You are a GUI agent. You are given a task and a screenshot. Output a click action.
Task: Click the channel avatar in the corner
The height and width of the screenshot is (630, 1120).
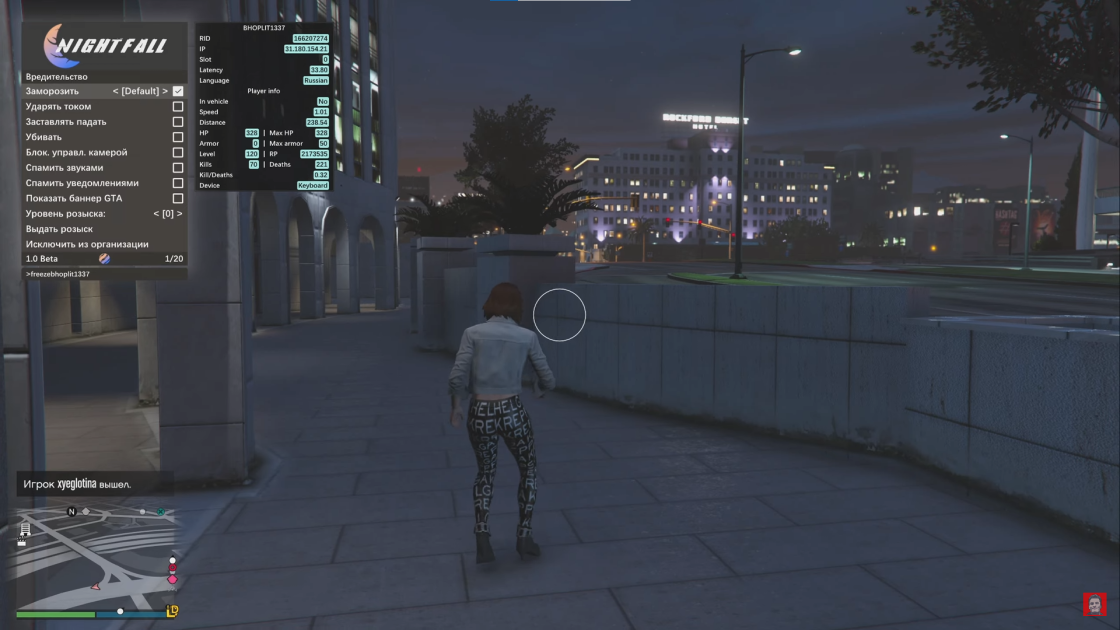1095,604
